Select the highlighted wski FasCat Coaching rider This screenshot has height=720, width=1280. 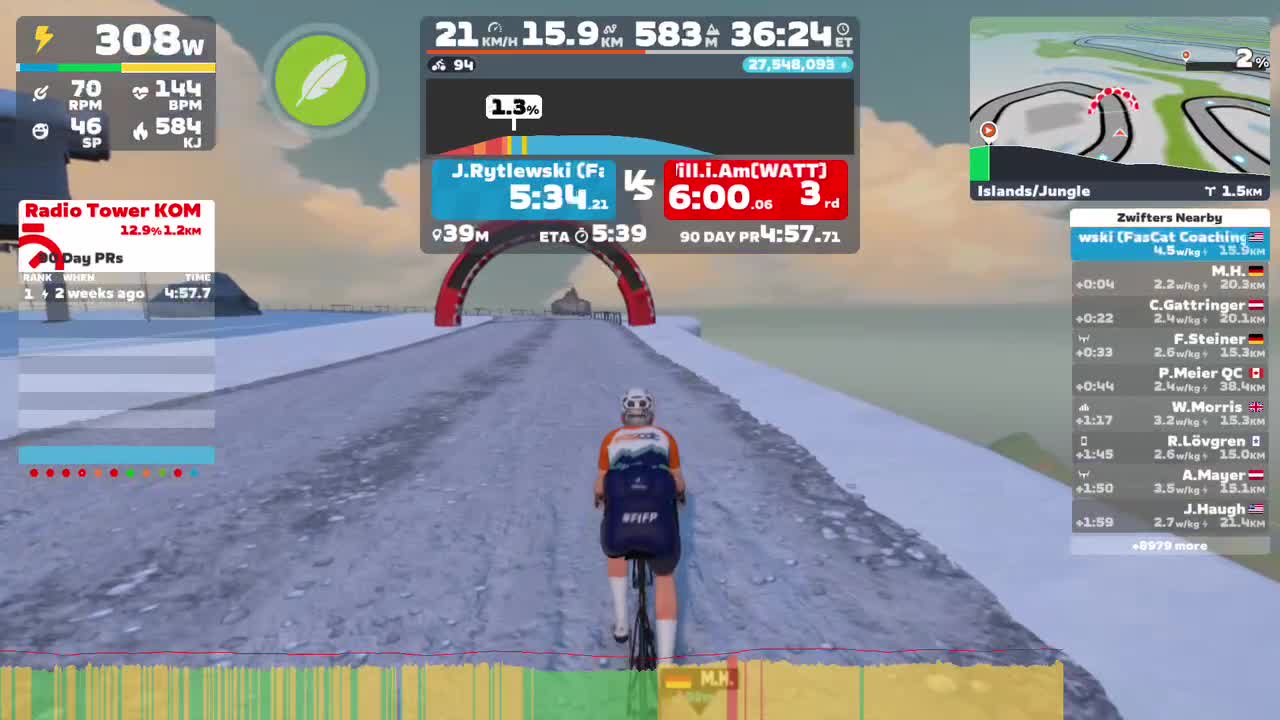(1170, 241)
